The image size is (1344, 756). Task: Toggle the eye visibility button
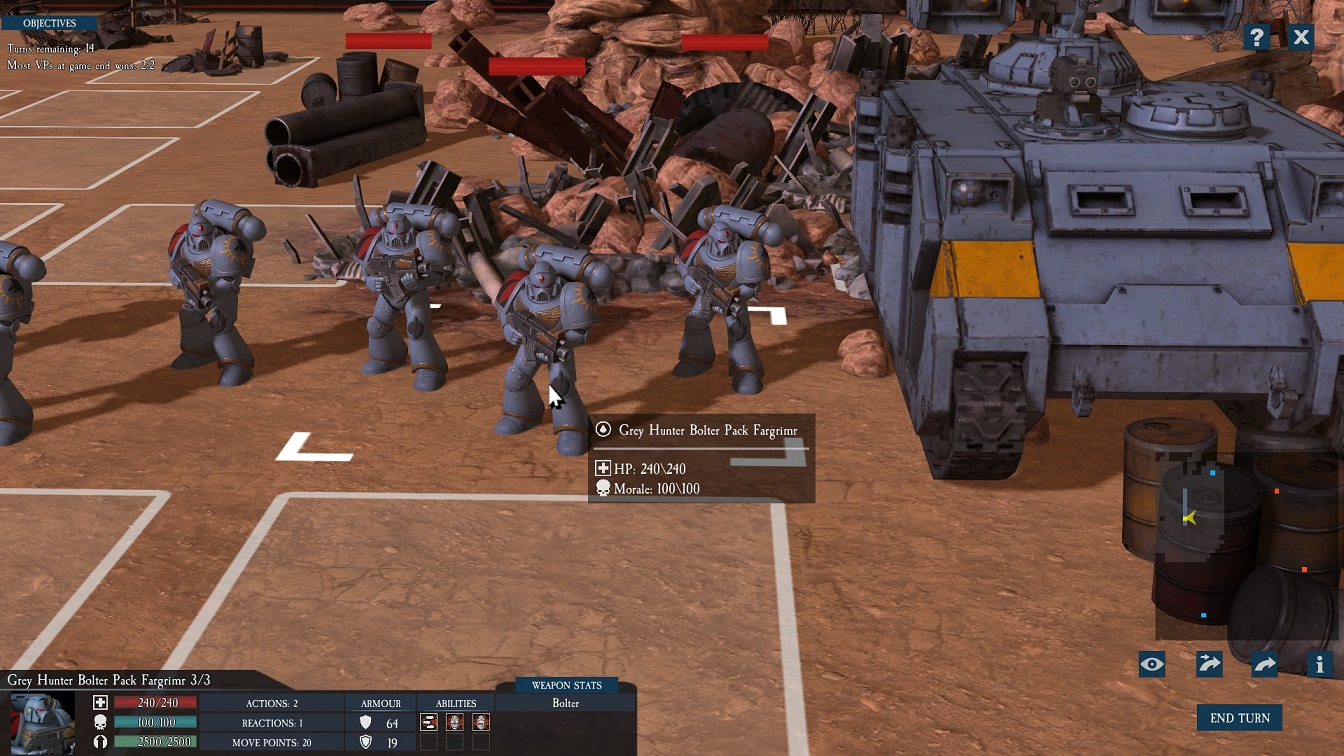coord(1152,664)
